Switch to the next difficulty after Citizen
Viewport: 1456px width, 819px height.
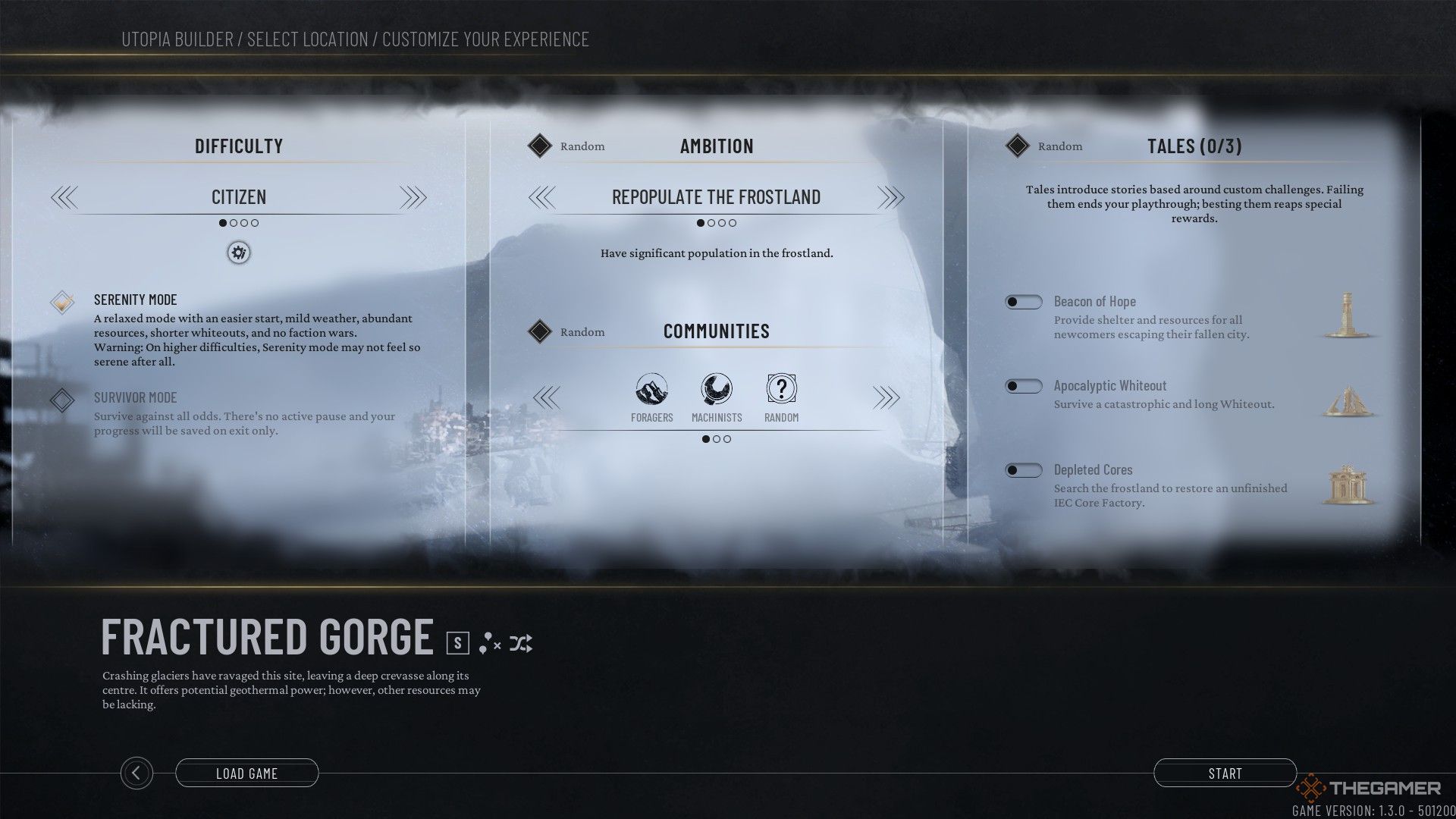pyautogui.click(x=413, y=198)
